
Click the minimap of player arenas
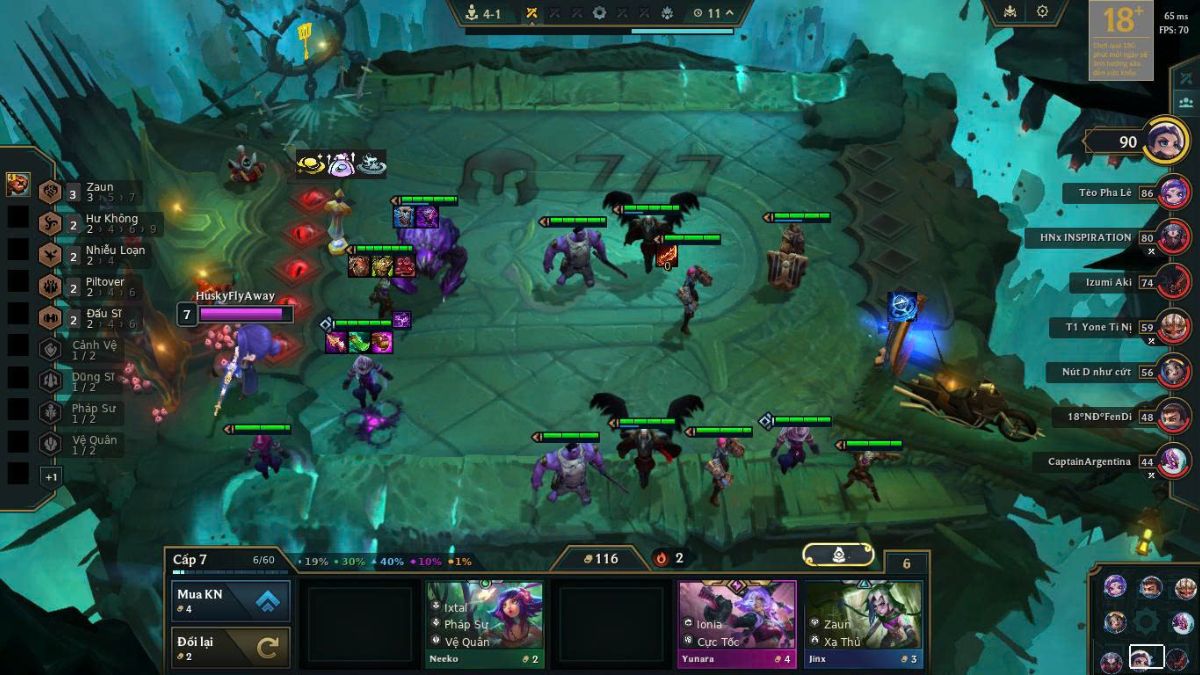(x=1147, y=621)
